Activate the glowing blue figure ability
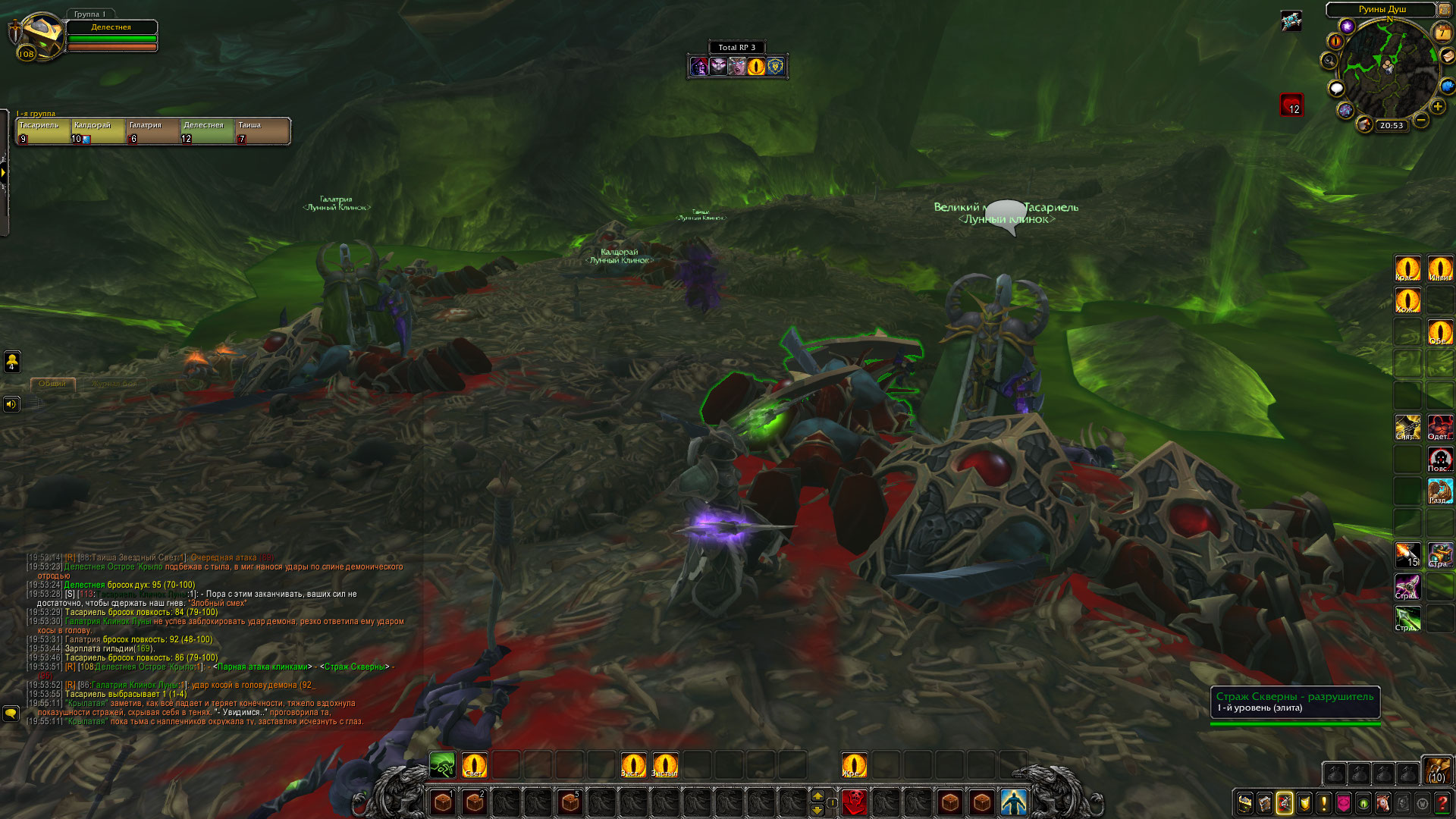Viewport: 1456px width, 819px height. tap(1013, 802)
